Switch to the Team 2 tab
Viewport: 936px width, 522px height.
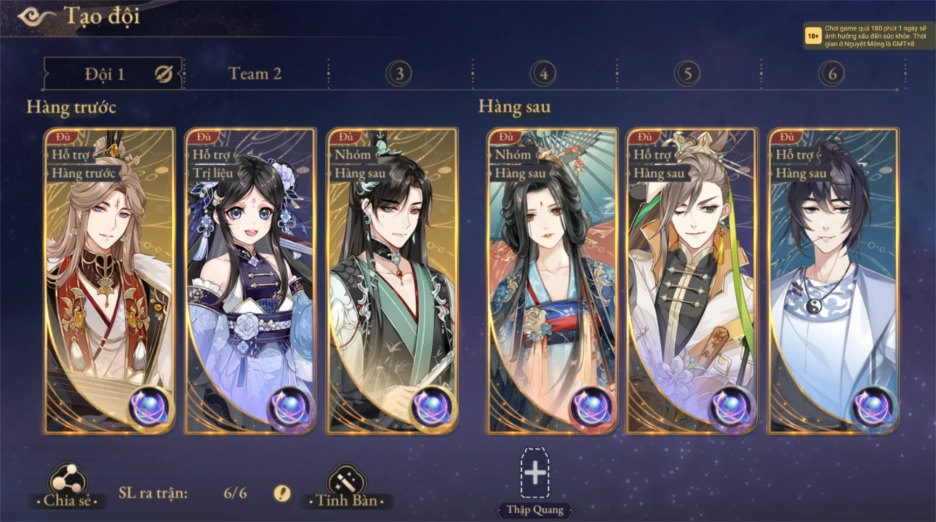pyautogui.click(x=255, y=73)
